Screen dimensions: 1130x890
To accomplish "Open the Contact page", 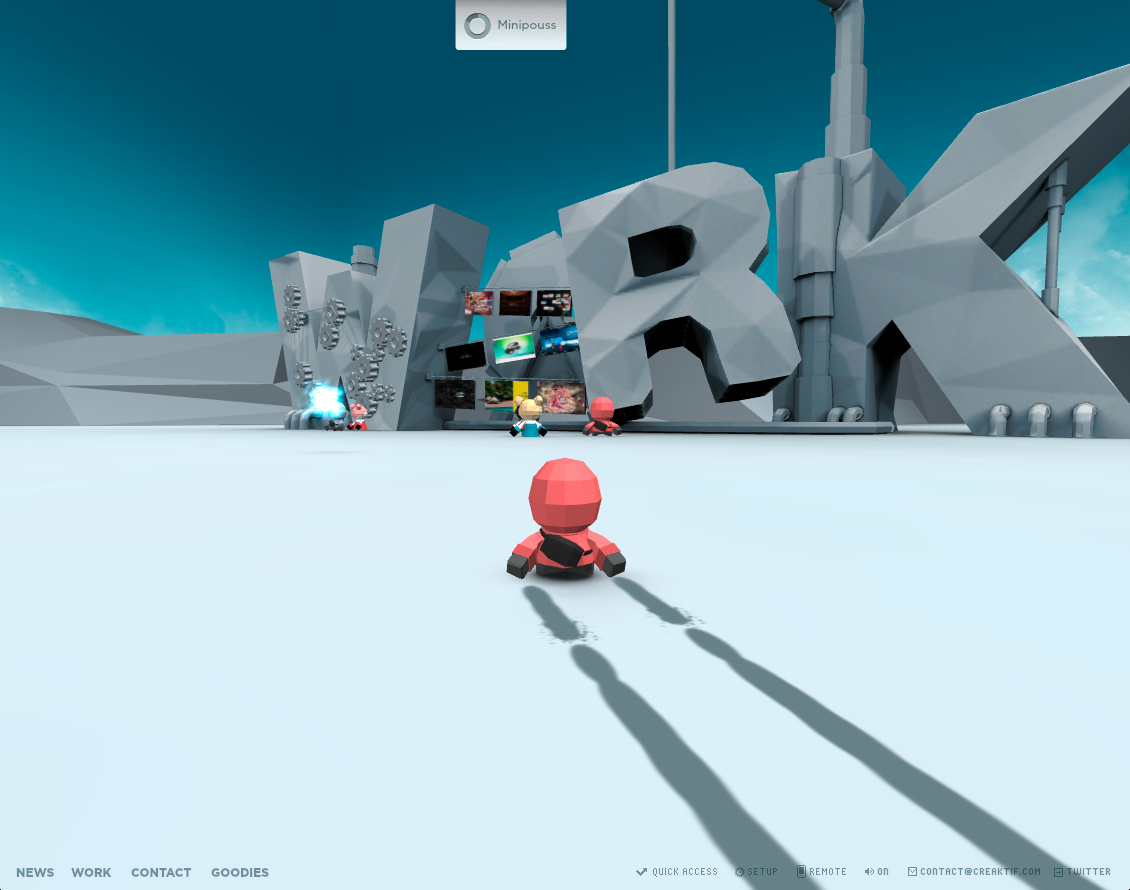I will [x=161, y=873].
